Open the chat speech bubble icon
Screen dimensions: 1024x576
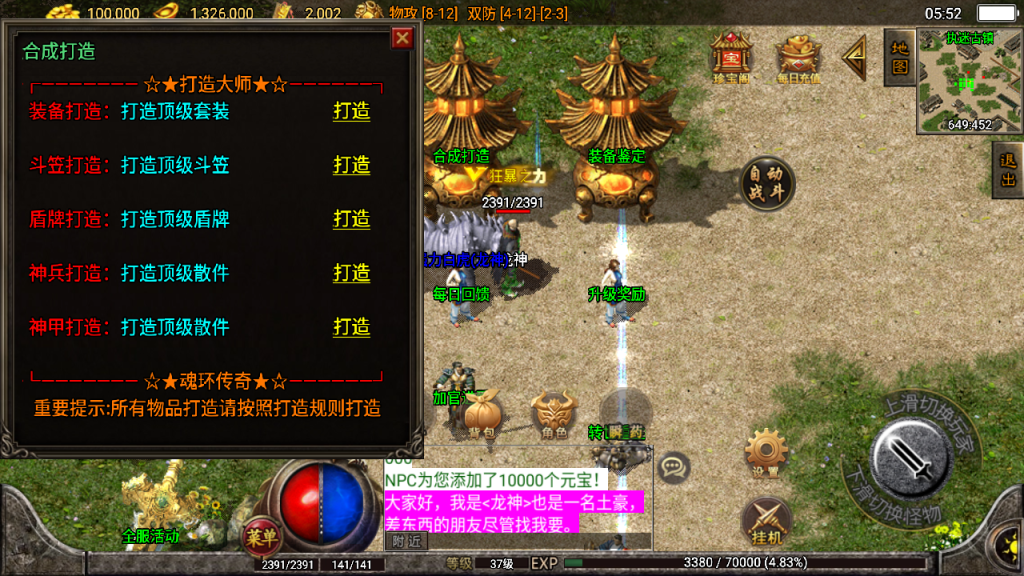675,465
